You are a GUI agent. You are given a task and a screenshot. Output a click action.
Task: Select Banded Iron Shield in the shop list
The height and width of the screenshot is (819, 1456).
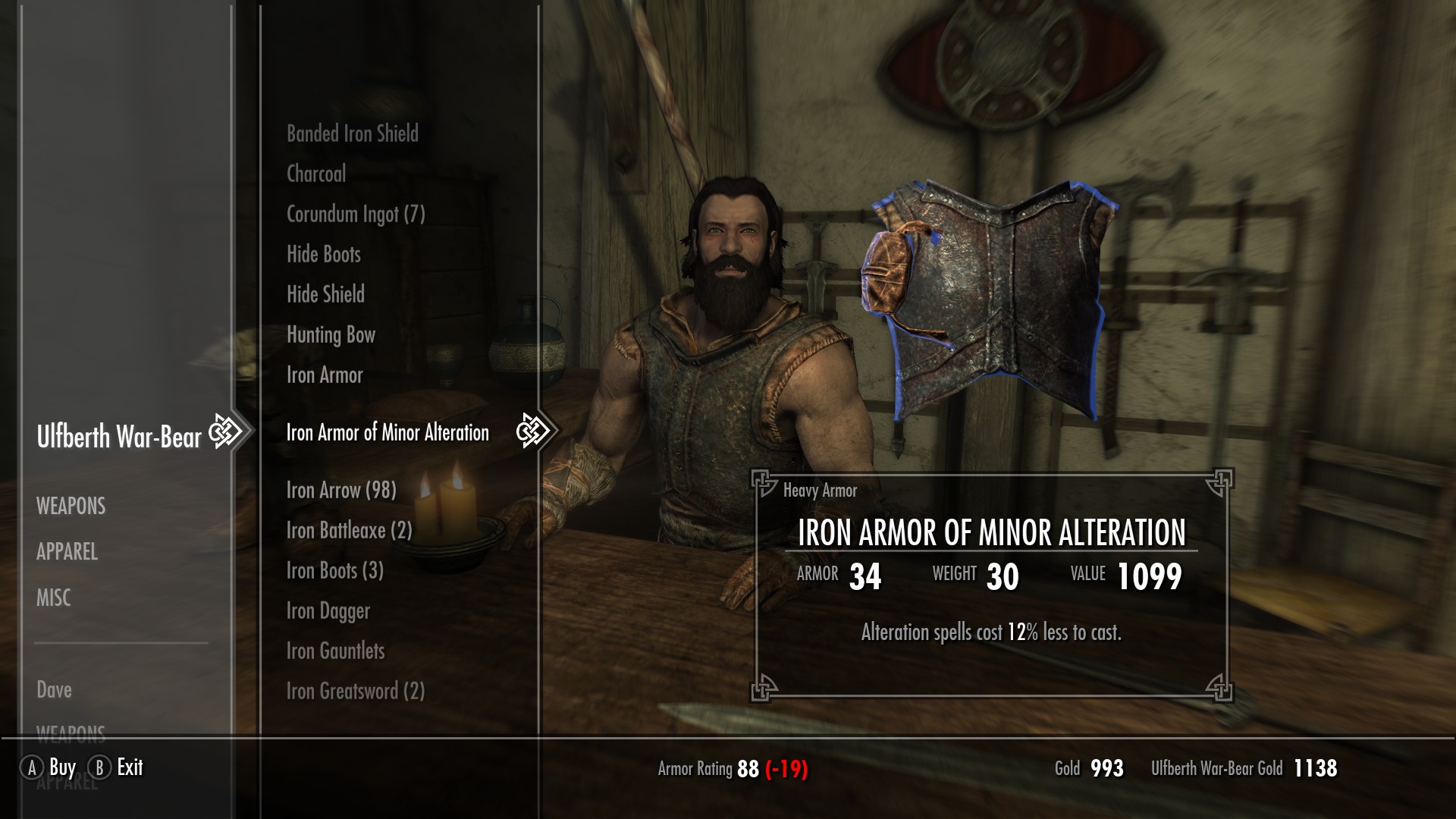pos(352,134)
